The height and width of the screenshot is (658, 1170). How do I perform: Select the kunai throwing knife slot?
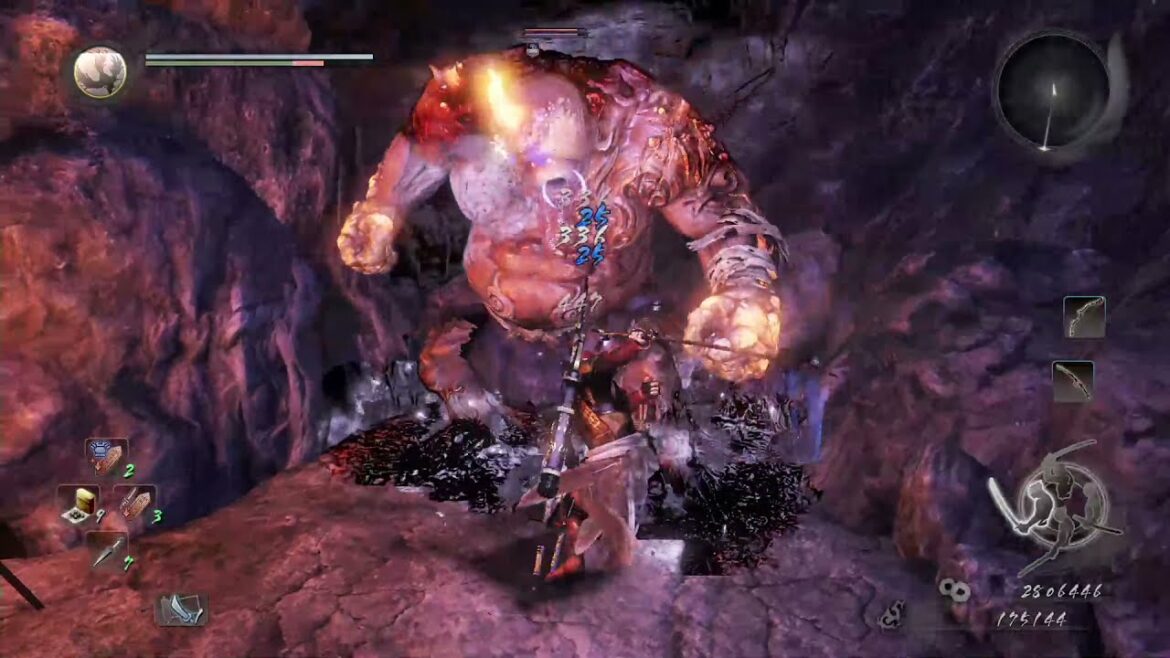click(x=106, y=550)
